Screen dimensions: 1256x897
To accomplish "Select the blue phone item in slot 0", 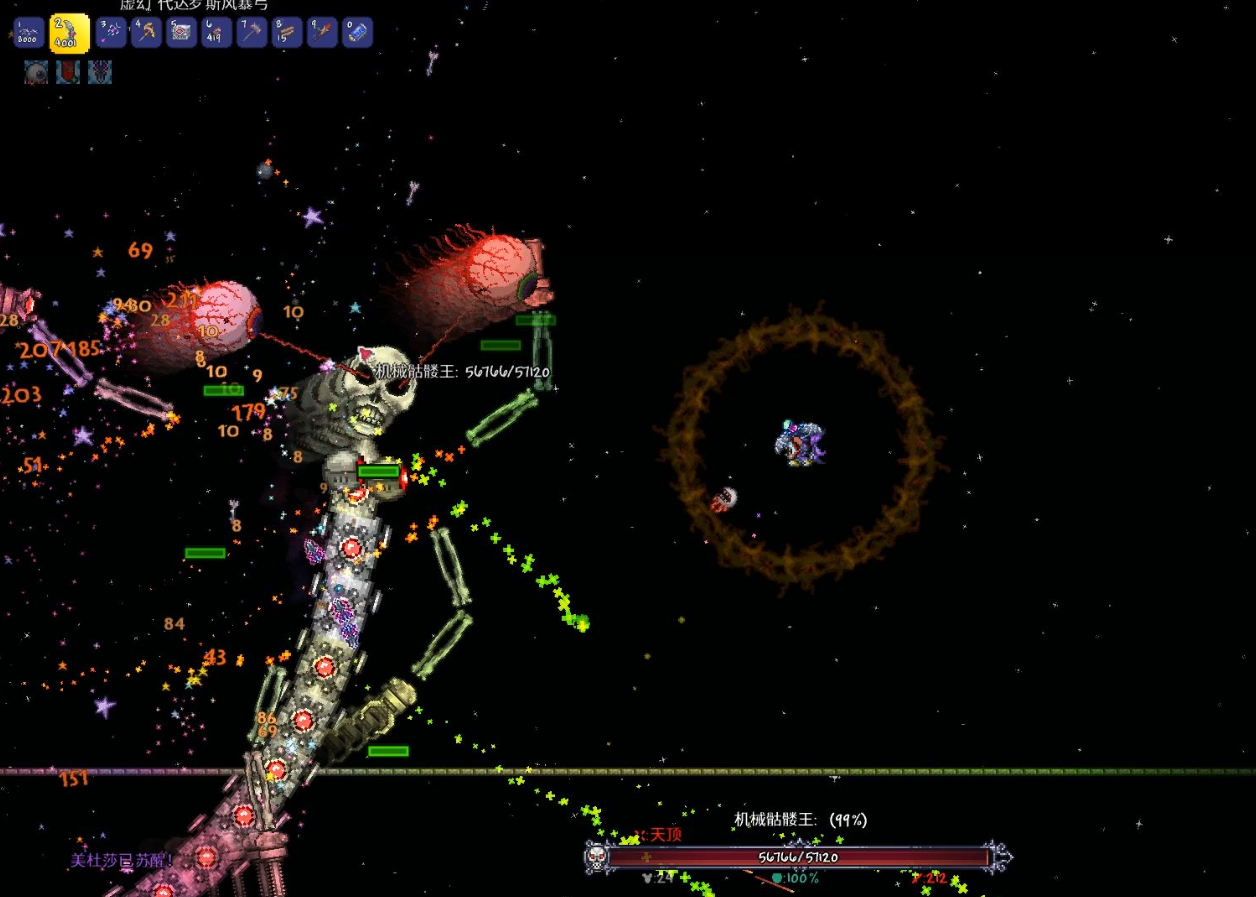I will pos(357,33).
